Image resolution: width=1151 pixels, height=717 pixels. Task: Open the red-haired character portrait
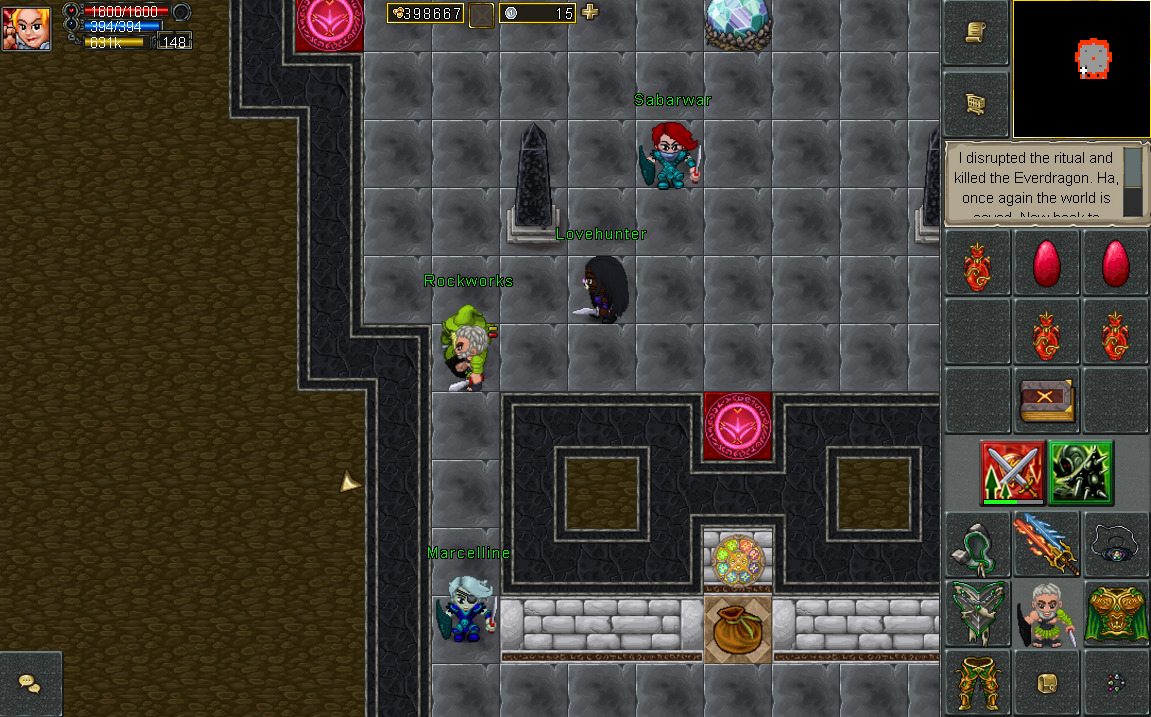click(27, 26)
